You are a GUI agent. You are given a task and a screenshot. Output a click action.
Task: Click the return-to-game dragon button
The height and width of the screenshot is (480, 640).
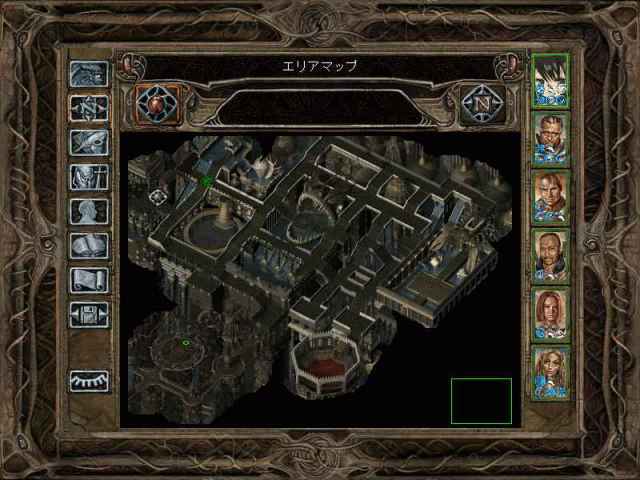tap(89, 74)
